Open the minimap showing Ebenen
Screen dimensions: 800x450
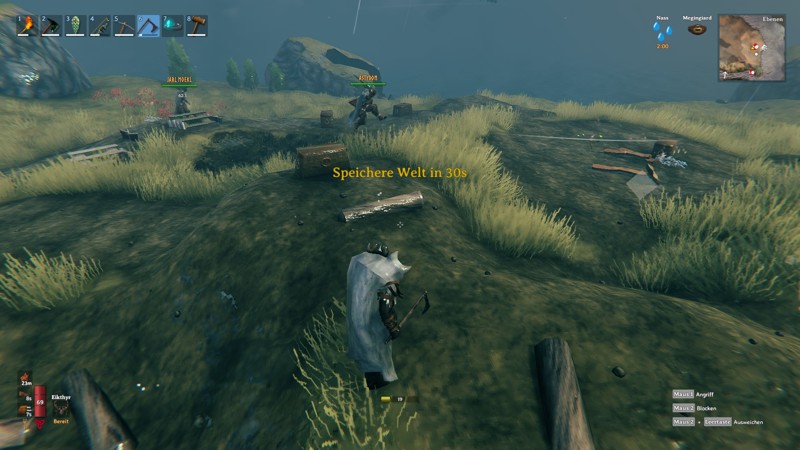point(751,47)
